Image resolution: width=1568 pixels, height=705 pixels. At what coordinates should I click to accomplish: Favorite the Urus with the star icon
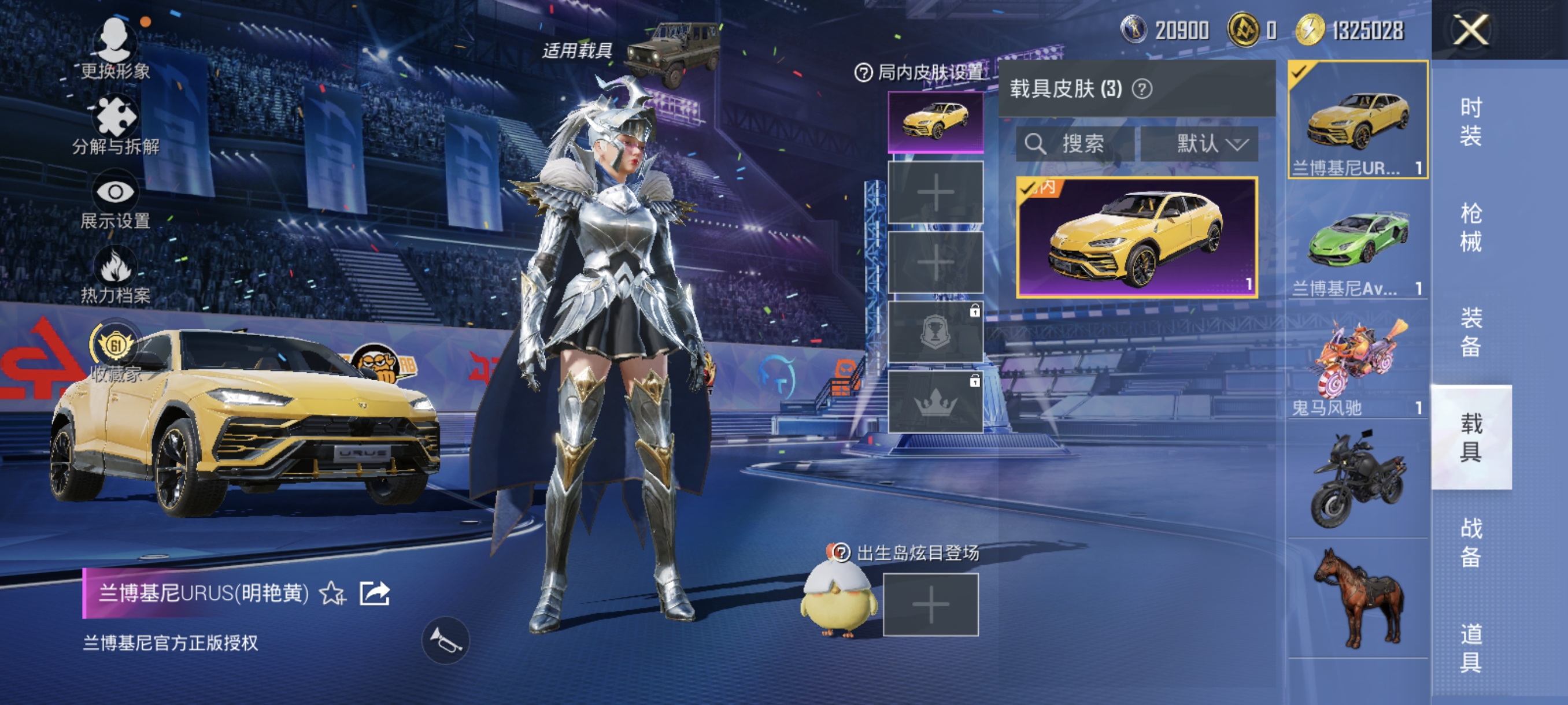click(332, 593)
